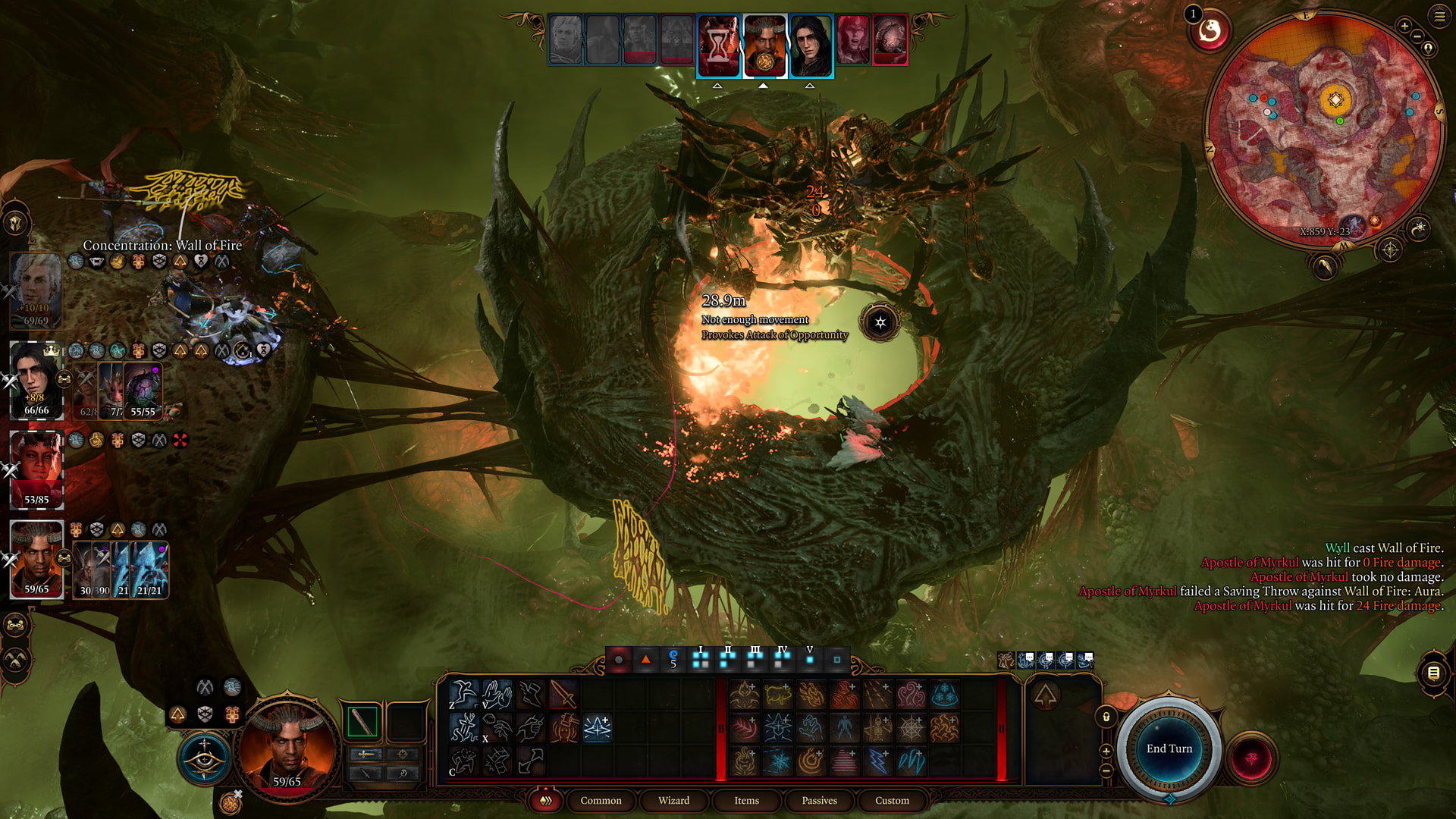Viewport: 1456px width, 819px height.
Task: Open the Items hotbar tab
Action: (x=746, y=800)
